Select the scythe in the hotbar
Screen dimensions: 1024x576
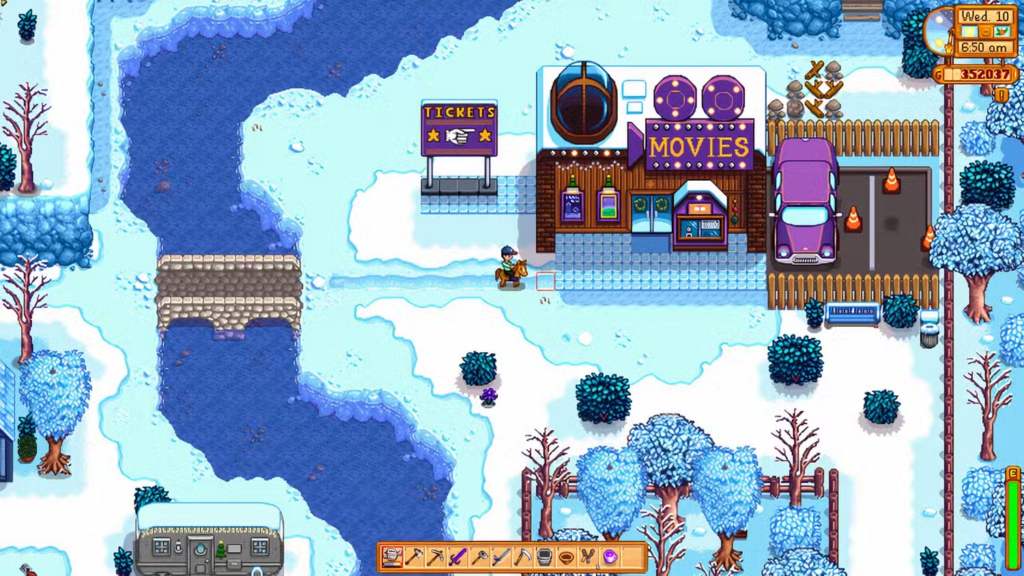523,557
